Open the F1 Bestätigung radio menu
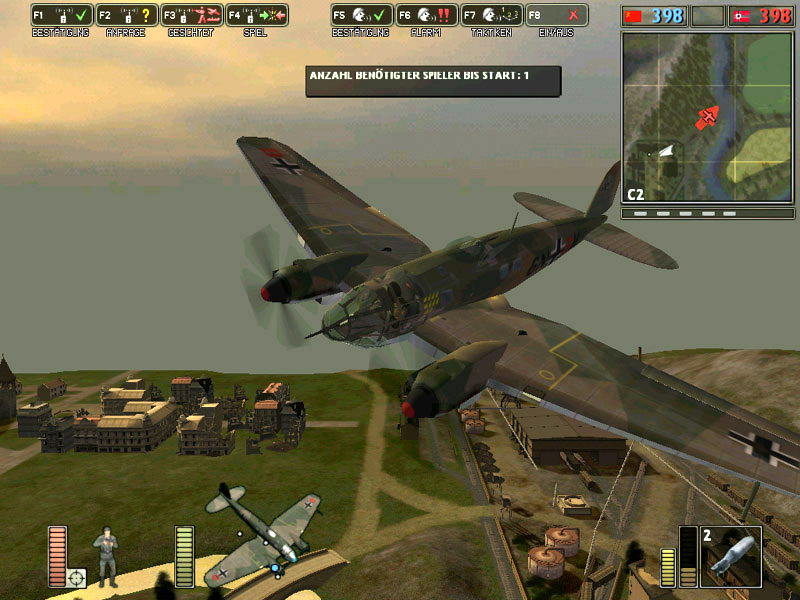The image size is (800, 600). tap(61, 16)
